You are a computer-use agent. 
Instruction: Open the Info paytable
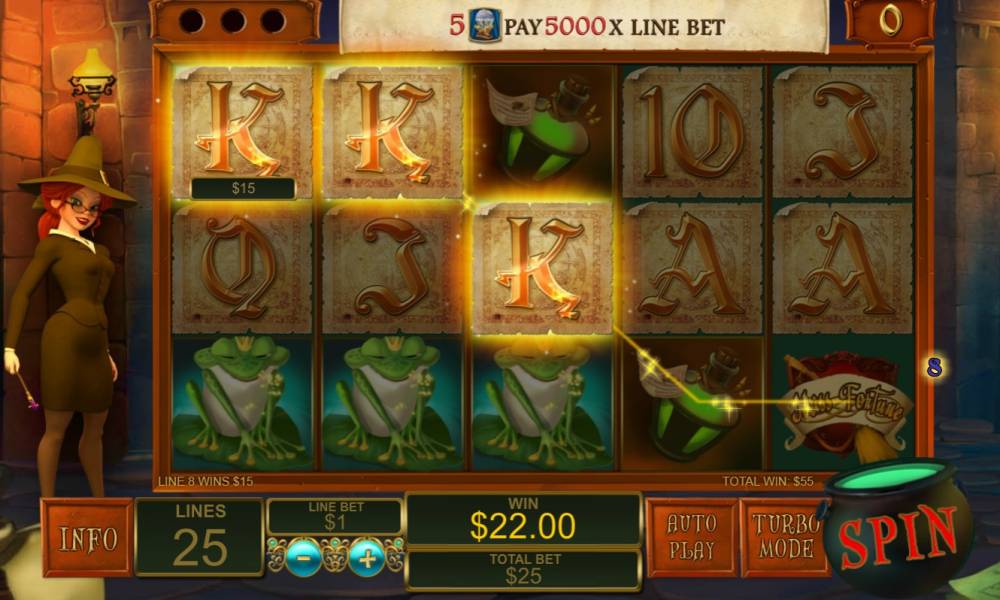click(x=87, y=538)
